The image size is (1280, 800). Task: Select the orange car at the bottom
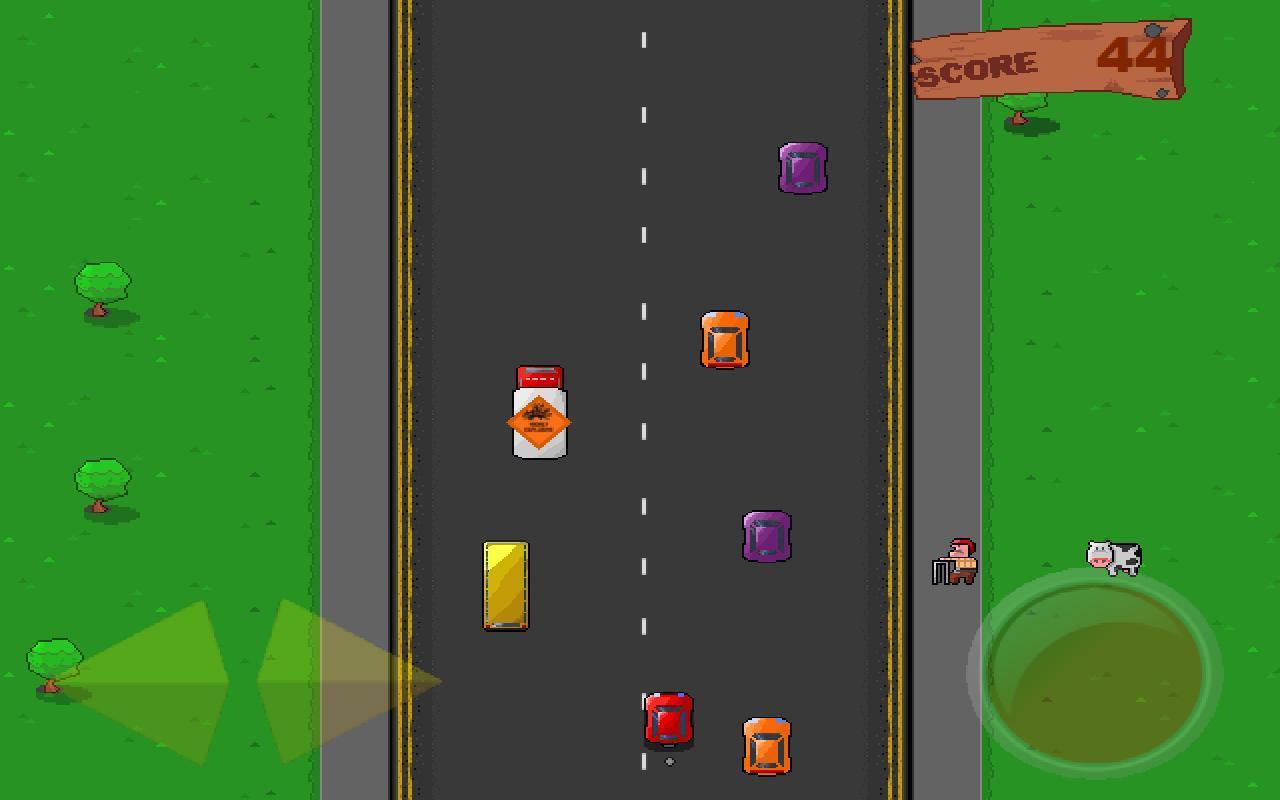[765, 745]
